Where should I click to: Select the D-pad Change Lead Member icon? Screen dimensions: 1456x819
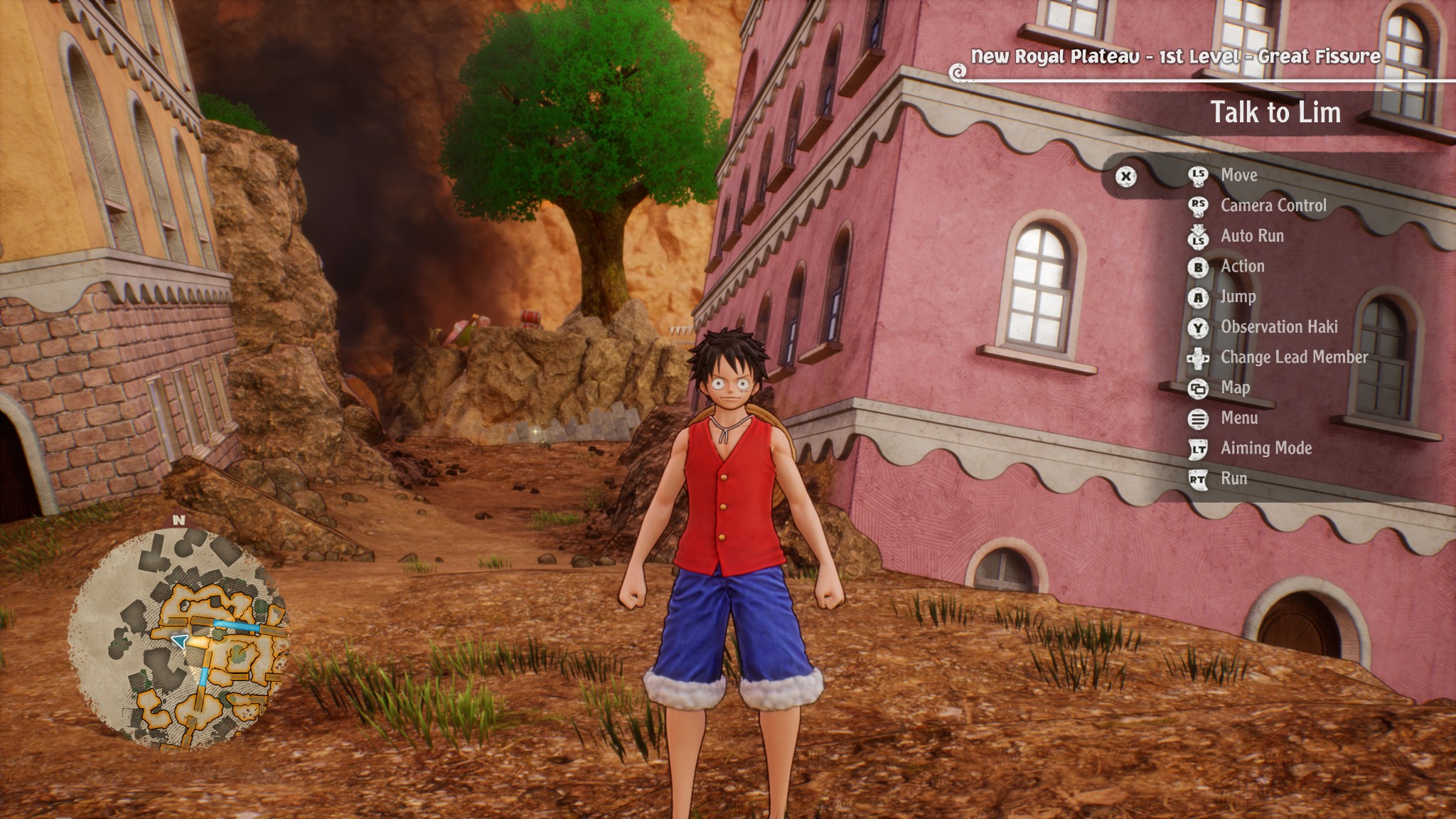pos(1199,358)
